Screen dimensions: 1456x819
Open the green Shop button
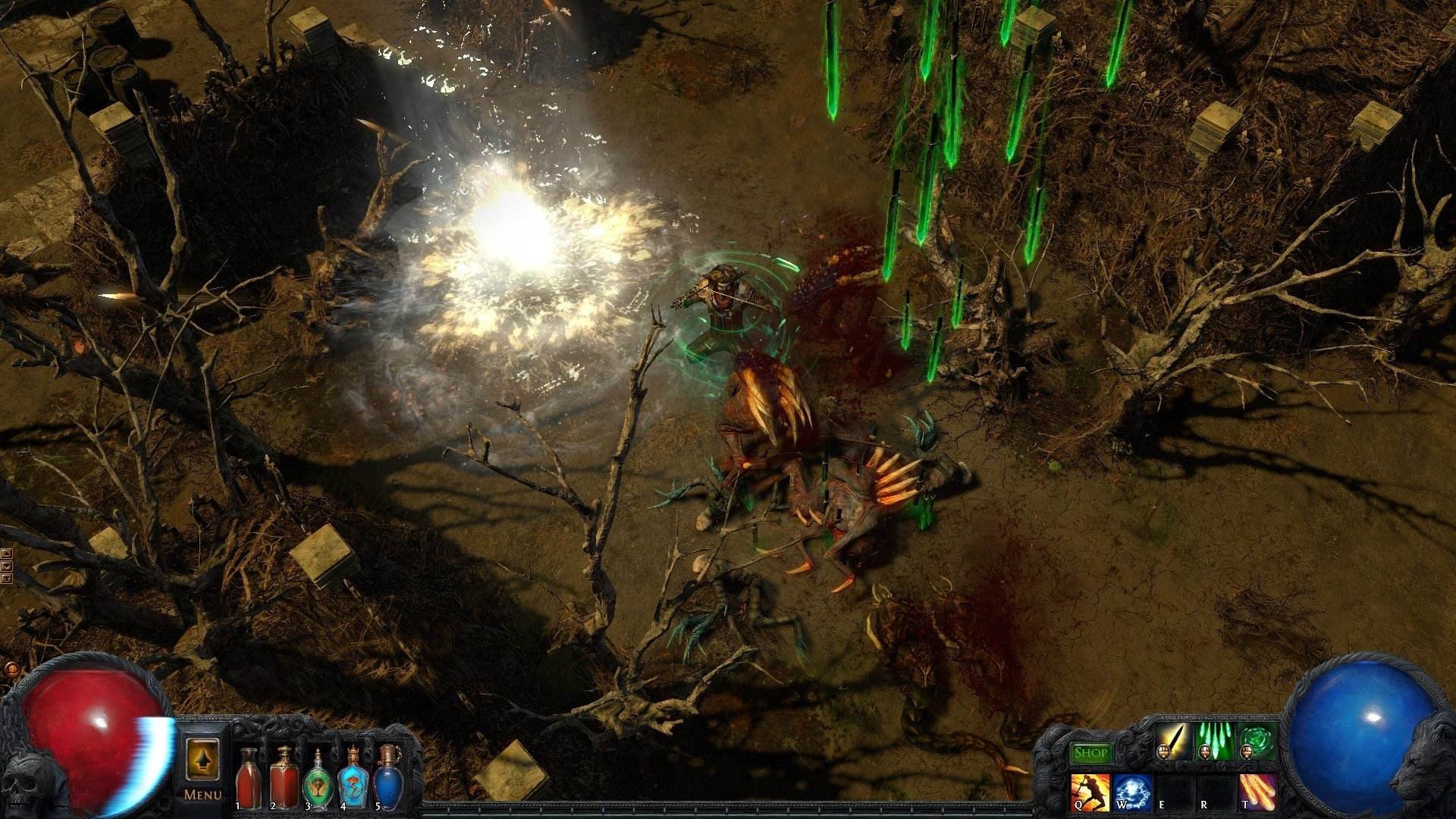tap(1090, 753)
